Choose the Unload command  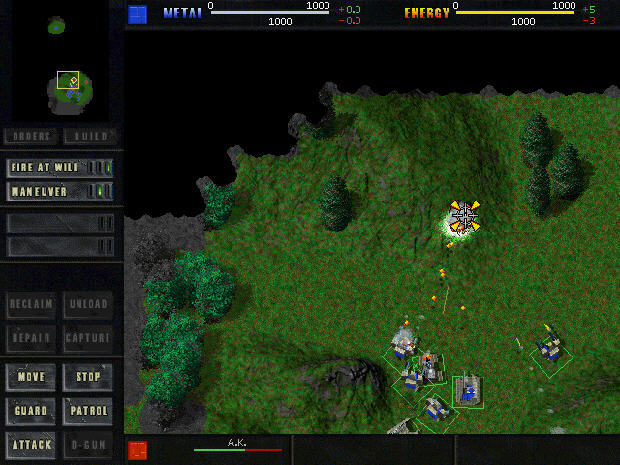coord(88,304)
